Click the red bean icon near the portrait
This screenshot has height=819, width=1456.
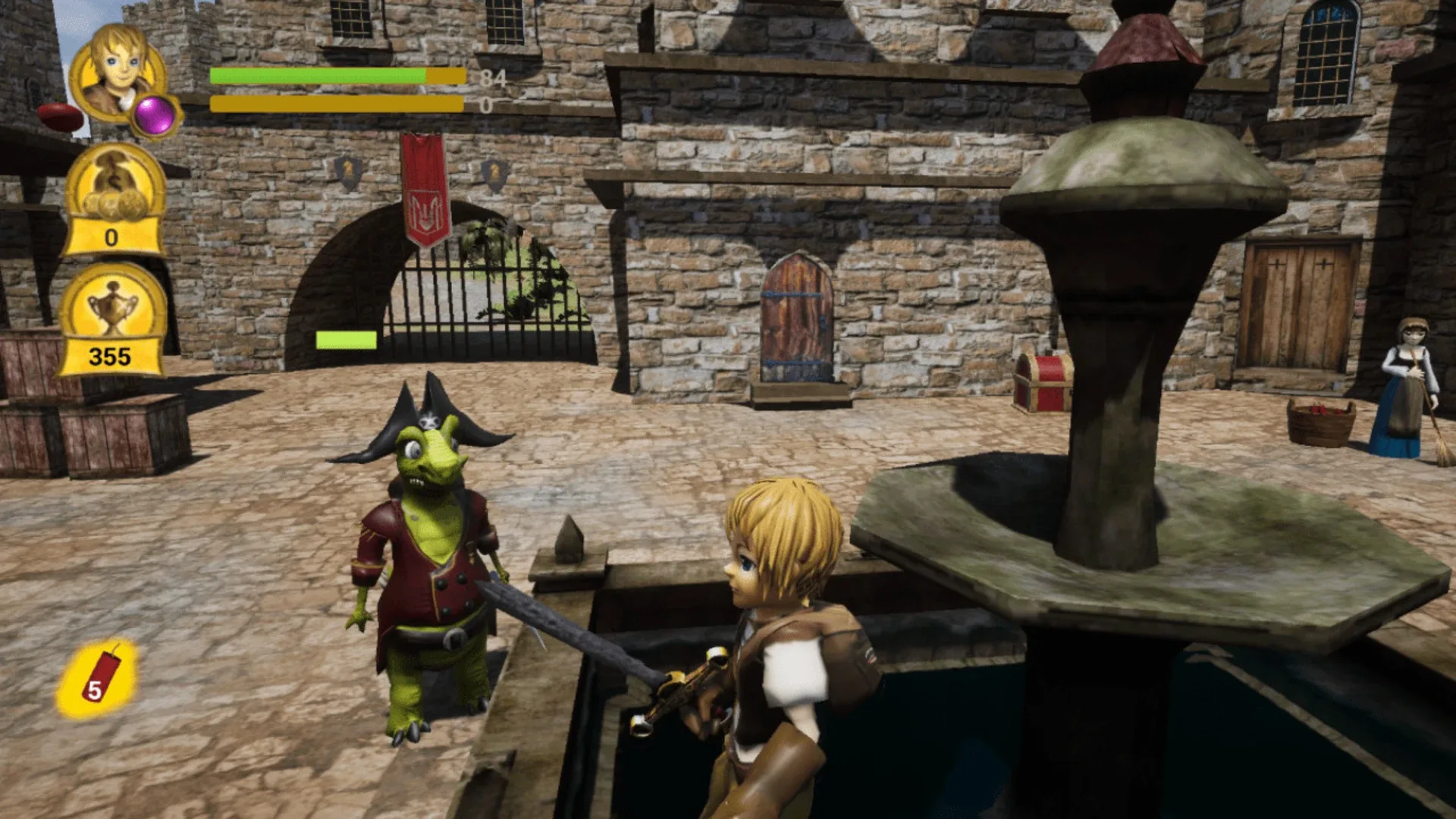[59, 114]
